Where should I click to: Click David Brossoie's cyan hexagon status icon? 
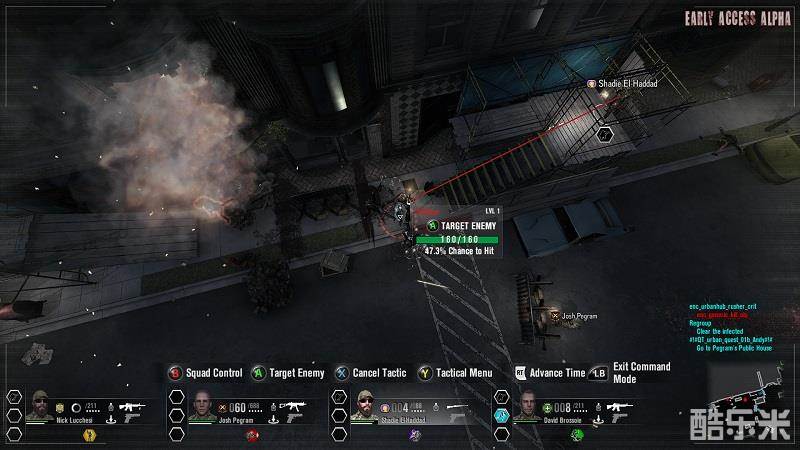click(501, 413)
